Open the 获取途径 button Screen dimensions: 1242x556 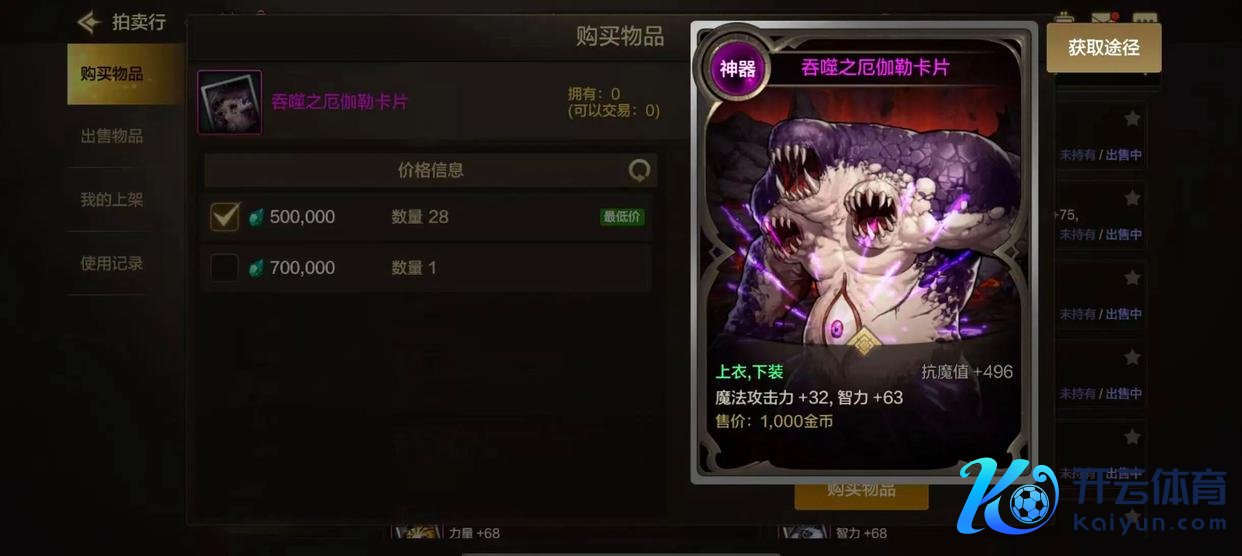pyautogui.click(x=1103, y=48)
